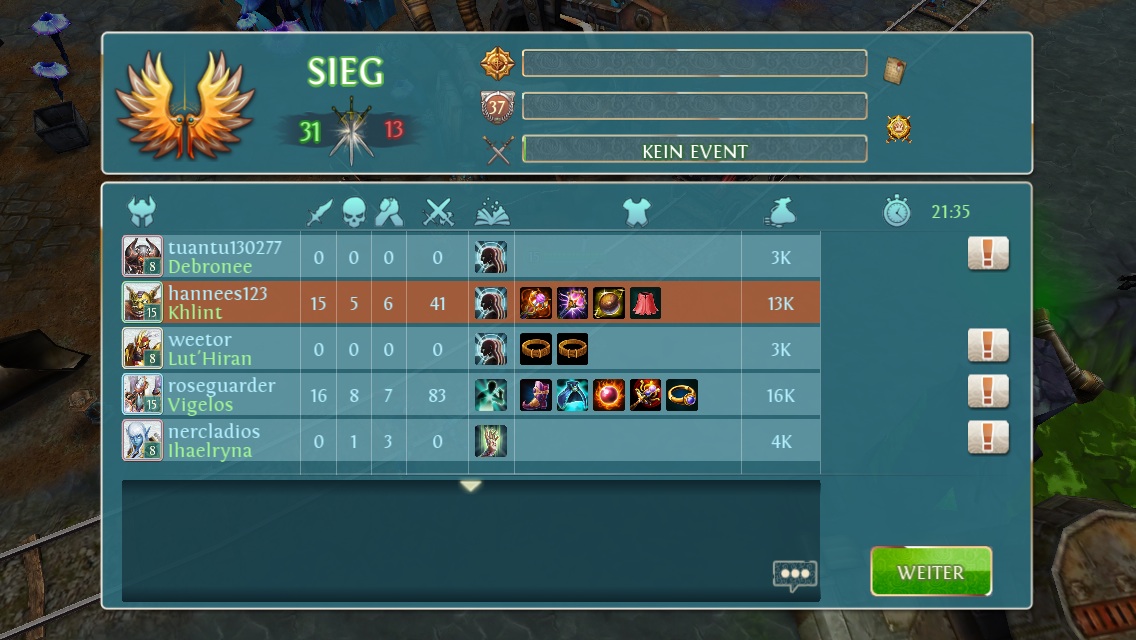Report player tuantu130277

[987, 254]
